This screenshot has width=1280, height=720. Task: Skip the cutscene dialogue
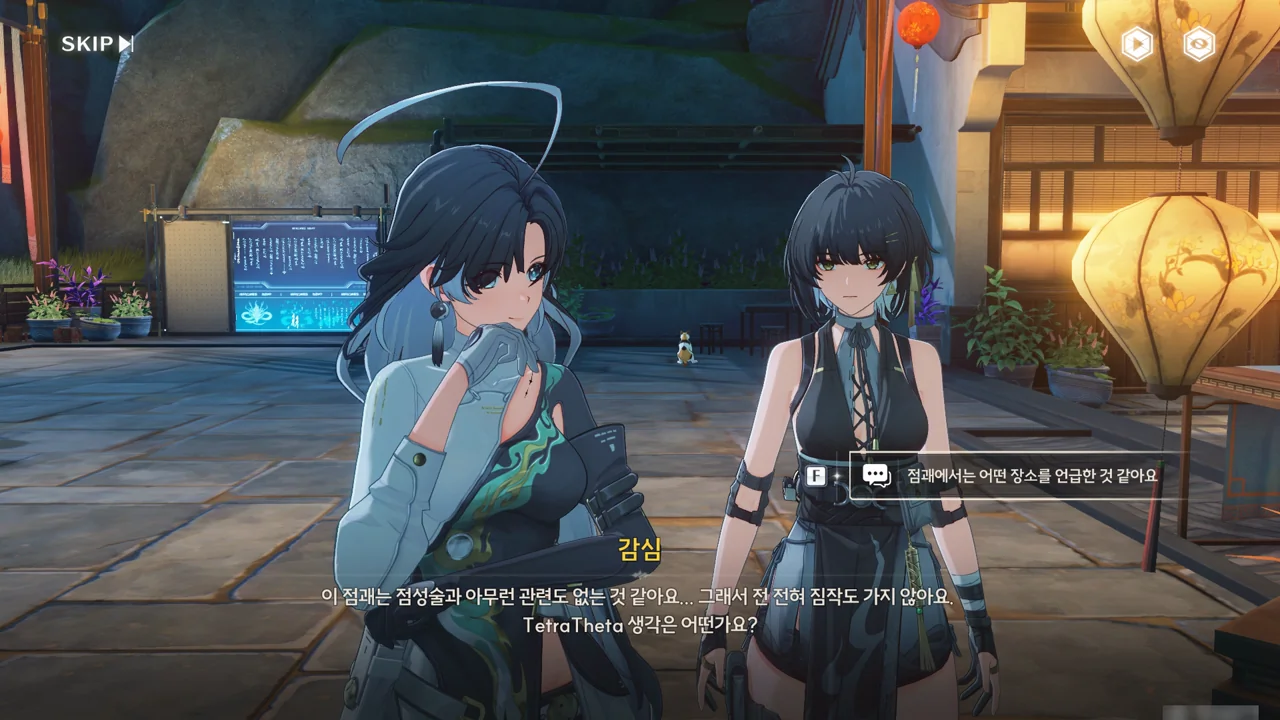point(97,44)
